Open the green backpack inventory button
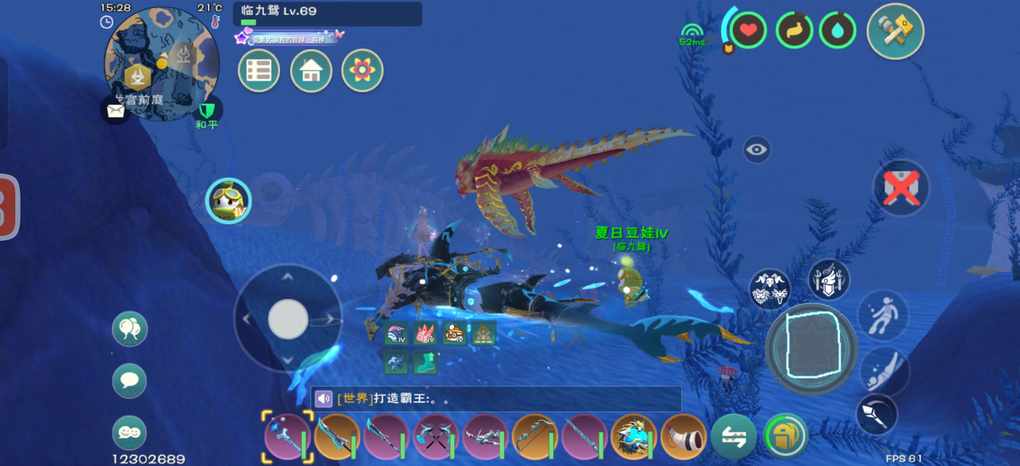This screenshot has height=466, width=1020. tap(786, 437)
